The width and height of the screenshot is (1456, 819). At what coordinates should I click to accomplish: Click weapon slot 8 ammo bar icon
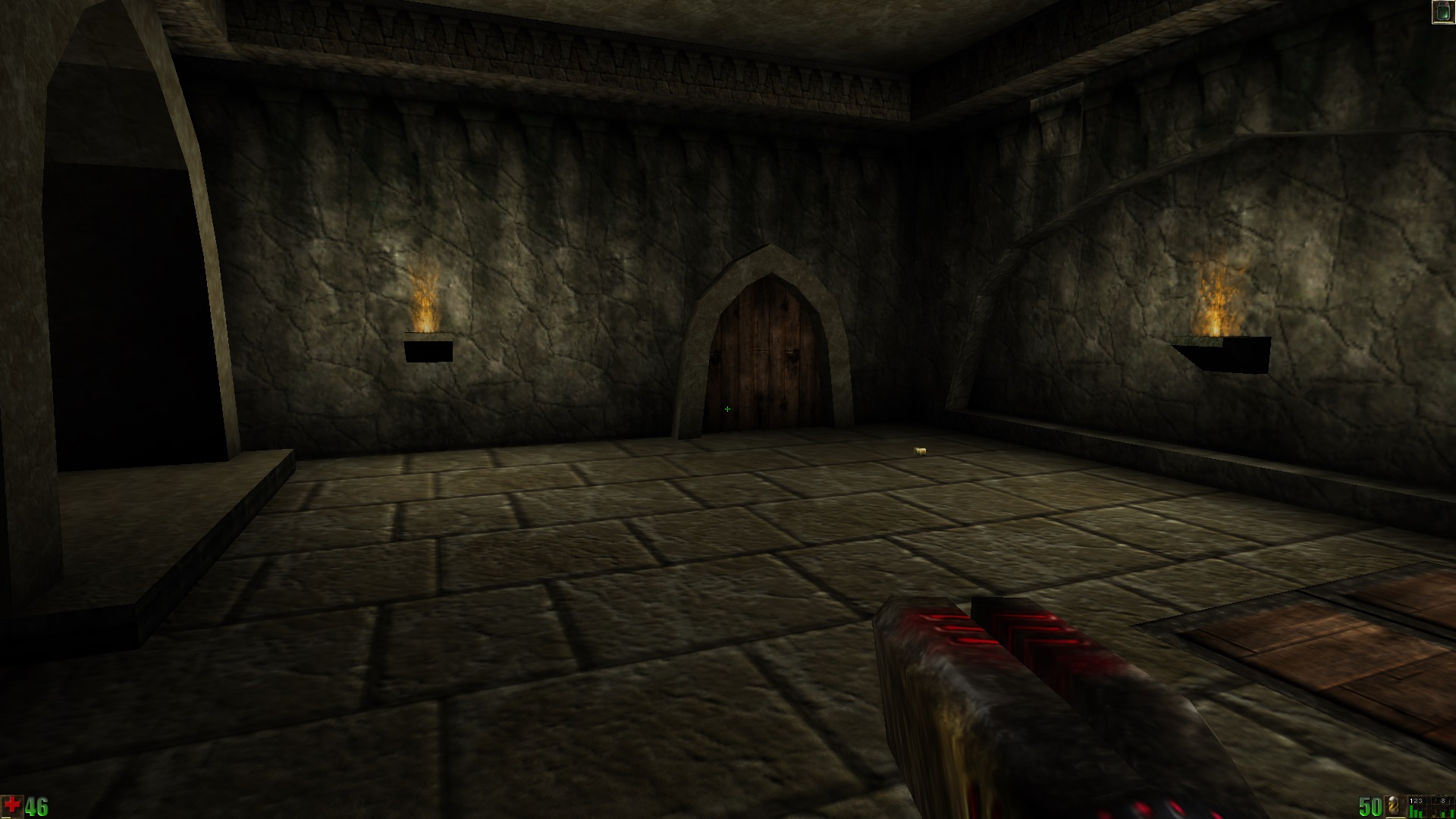(x=1443, y=813)
